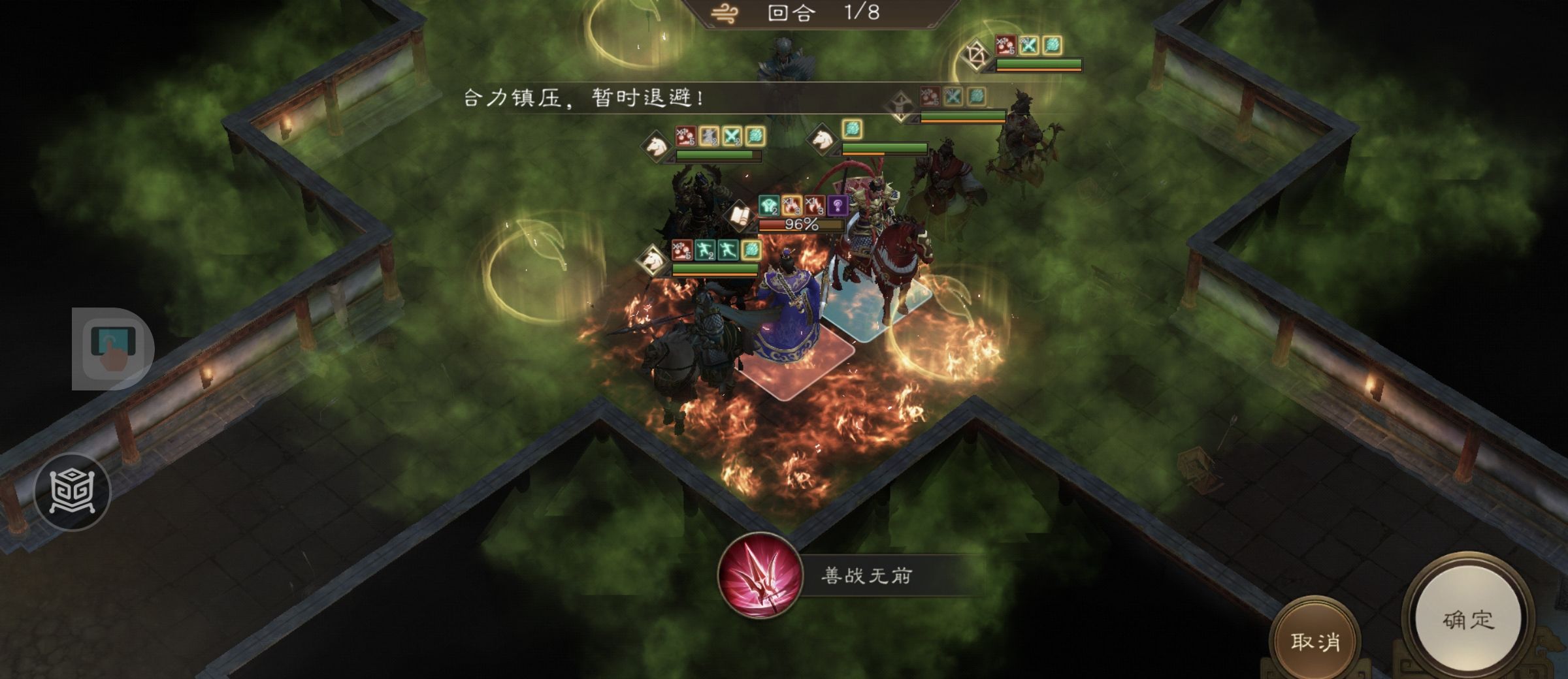
Task: Inspect the crossed-swords buff icon
Action: [732, 136]
